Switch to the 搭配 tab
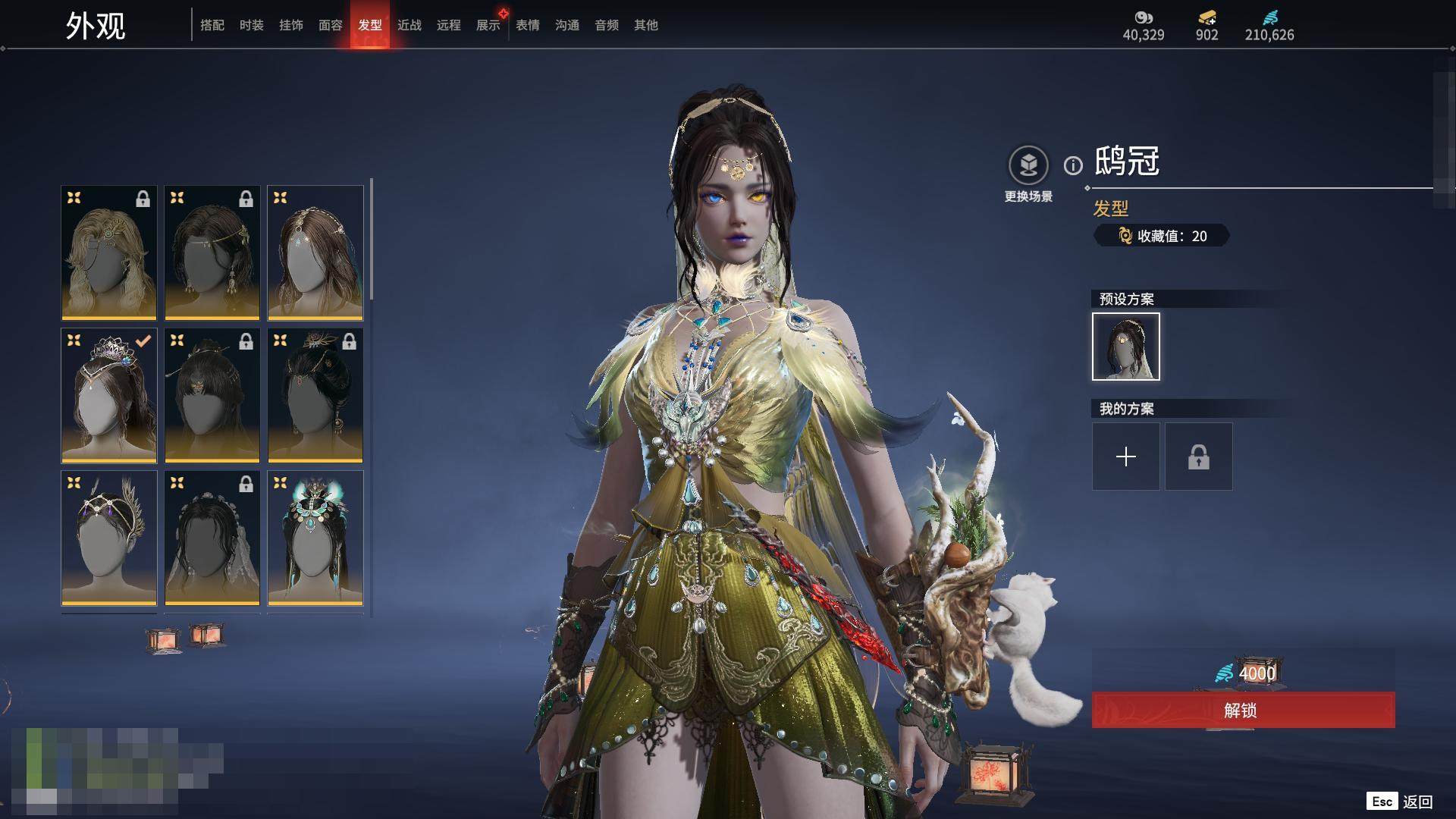This screenshot has height=819, width=1456. [212, 26]
